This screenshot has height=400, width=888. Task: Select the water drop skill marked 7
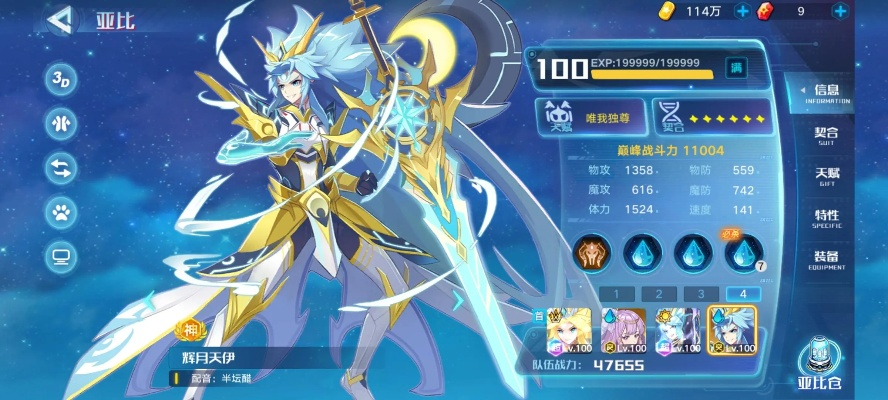point(742,254)
